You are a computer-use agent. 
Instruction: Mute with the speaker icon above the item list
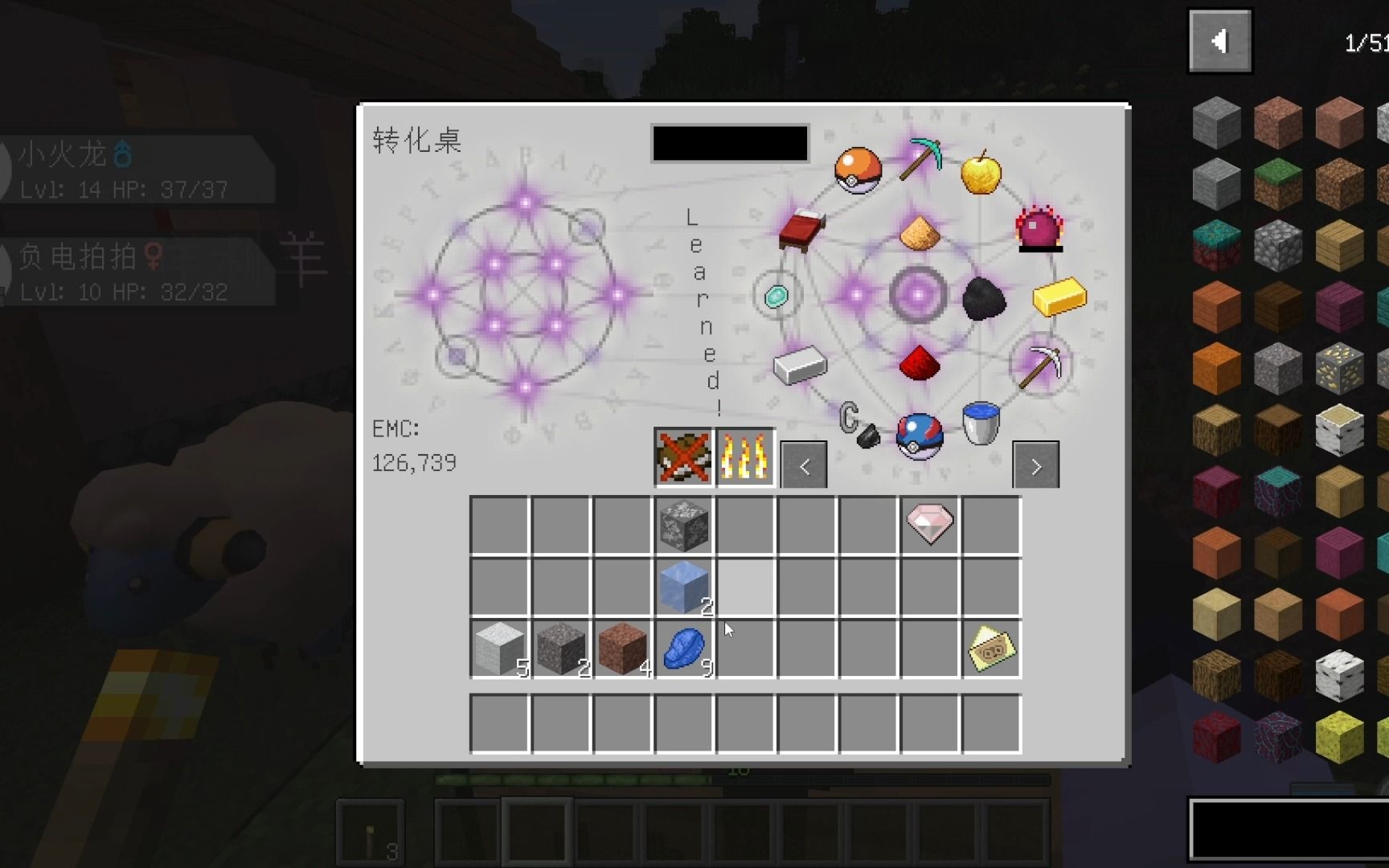click(x=1220, y=40)
